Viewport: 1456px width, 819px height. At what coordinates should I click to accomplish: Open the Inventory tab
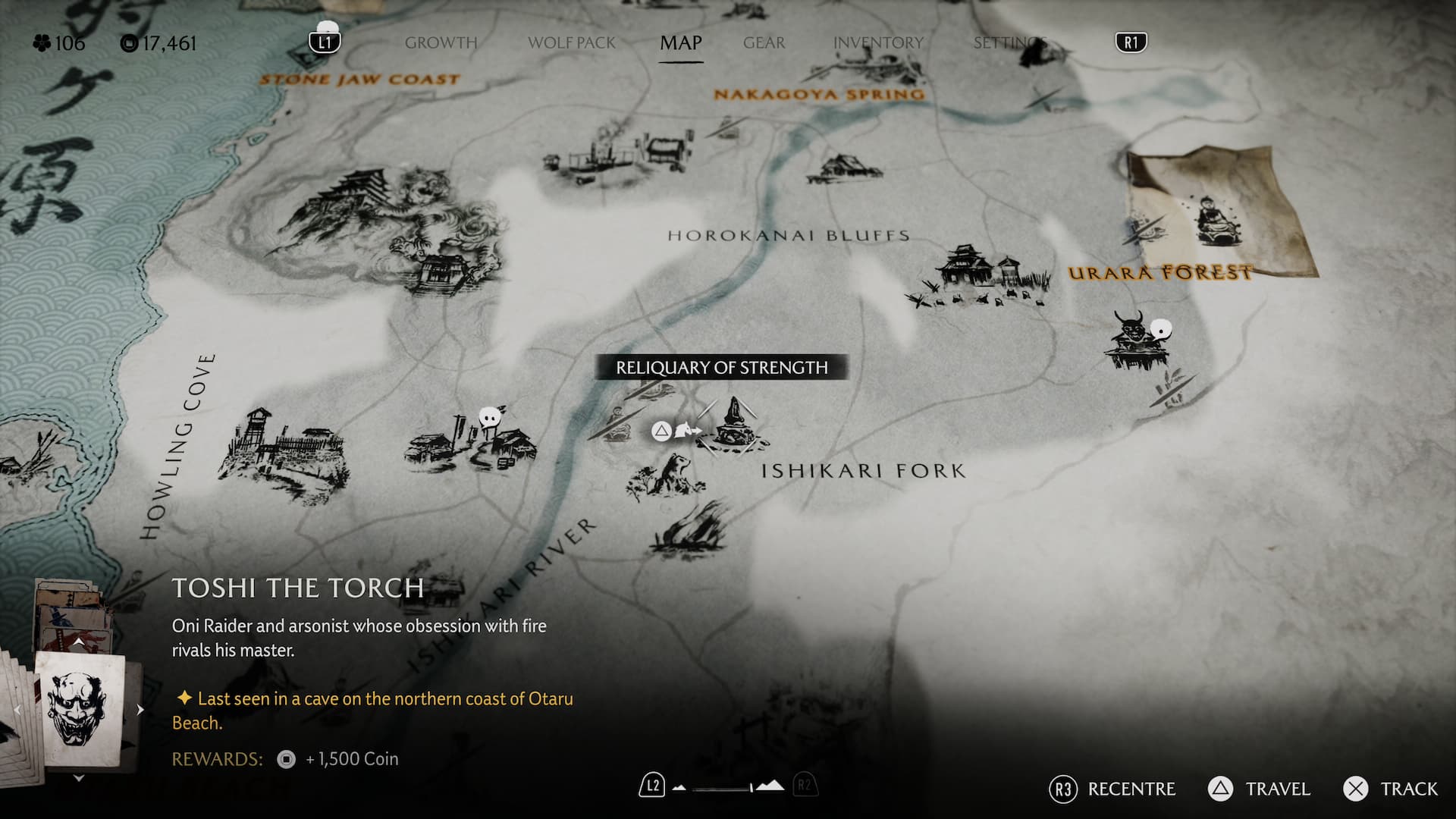(878, 43)
